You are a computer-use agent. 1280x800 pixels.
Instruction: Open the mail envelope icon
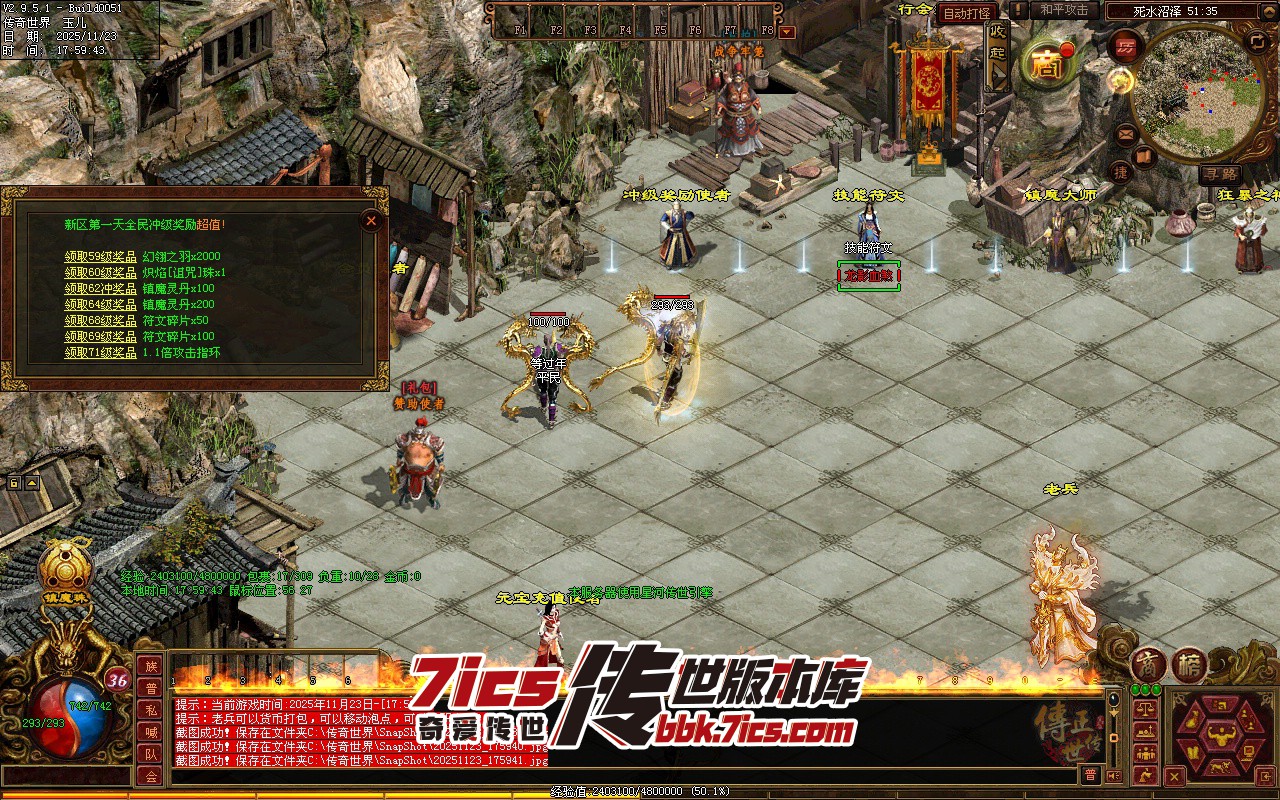point(1125,133)
